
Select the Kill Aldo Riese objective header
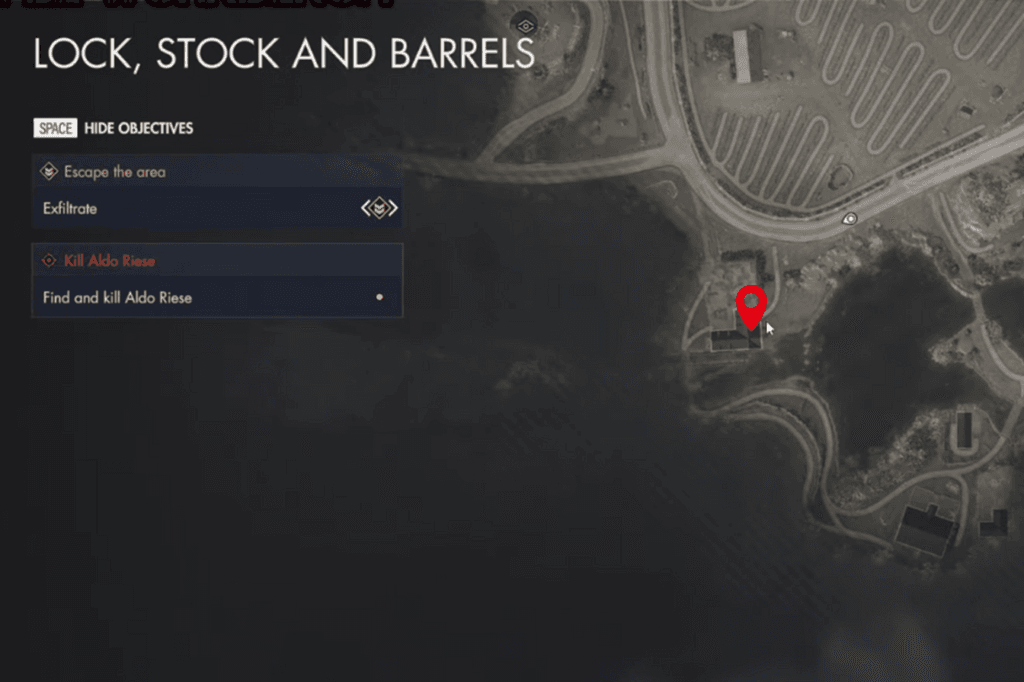tap(110, 261)
